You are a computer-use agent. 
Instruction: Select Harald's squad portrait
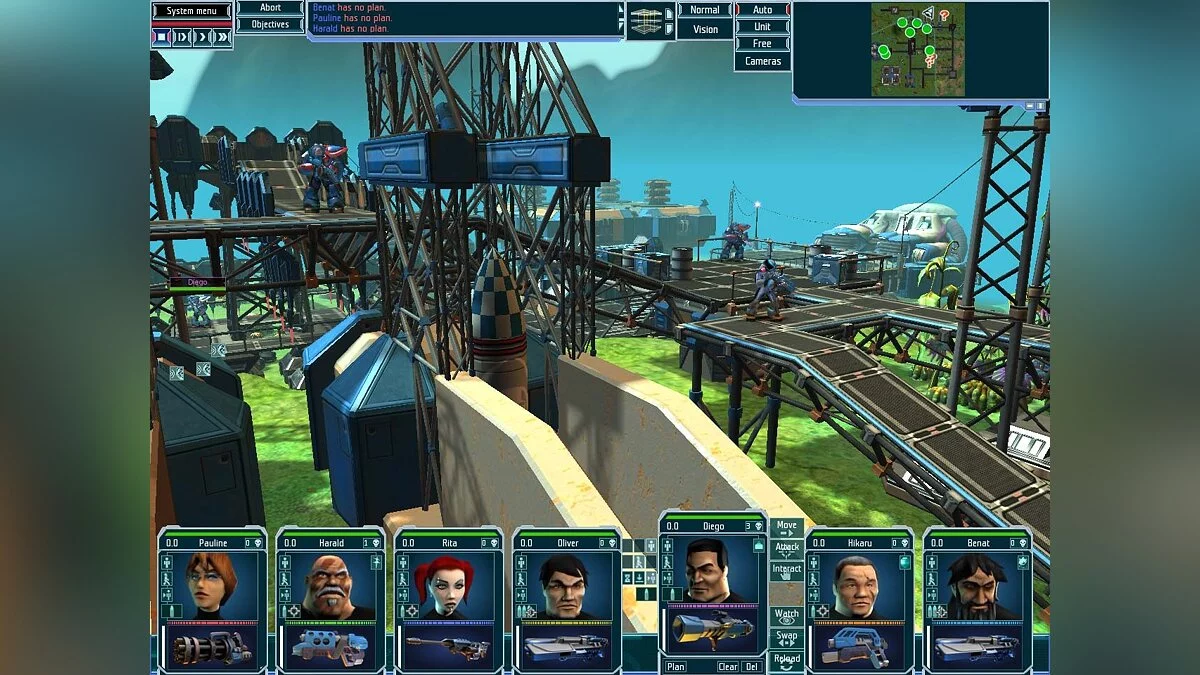click(x=330, y=584)
